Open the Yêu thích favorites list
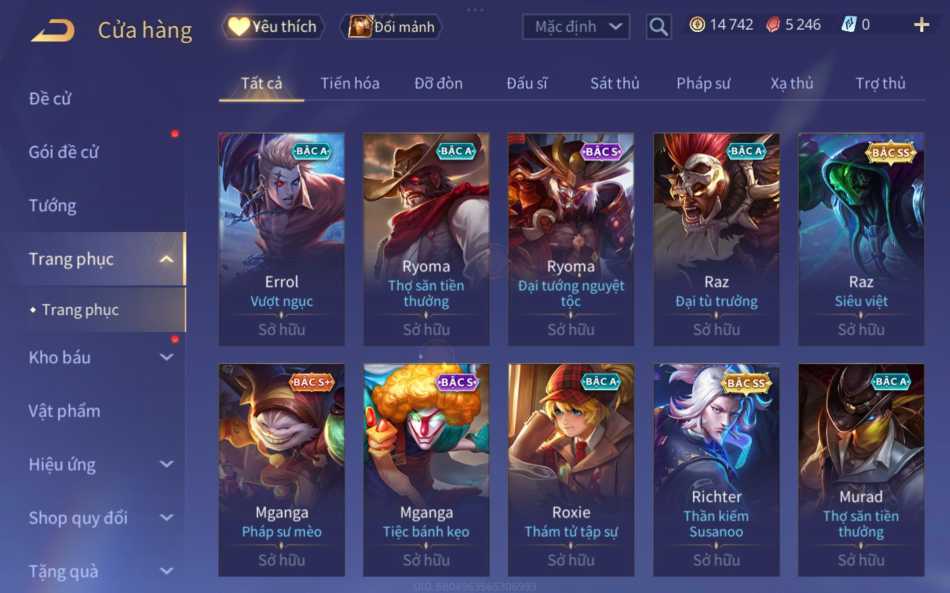Screen dimensions: 950x593 [x=272, y=27]
